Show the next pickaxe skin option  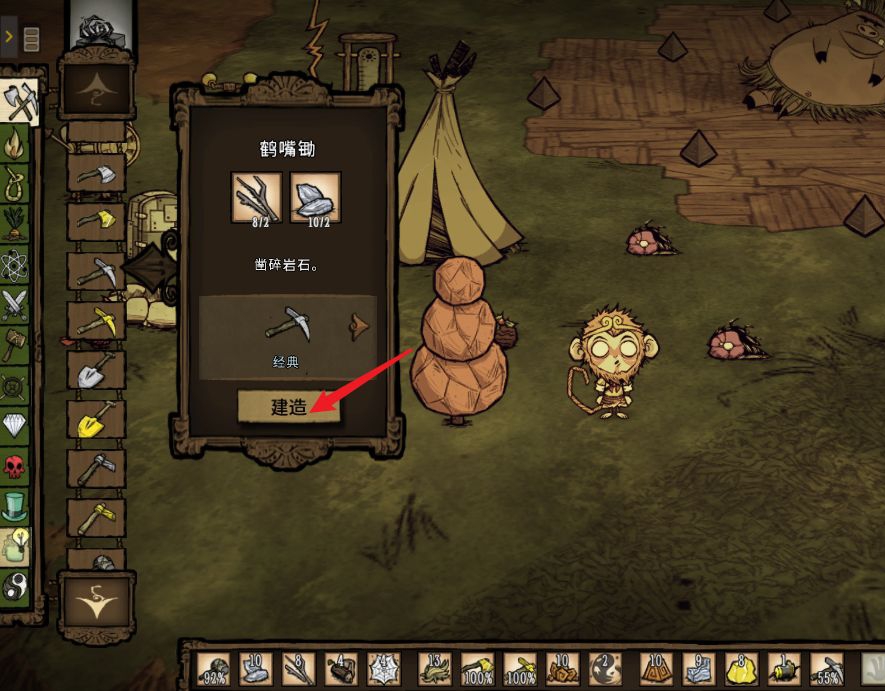coord(357,325)
